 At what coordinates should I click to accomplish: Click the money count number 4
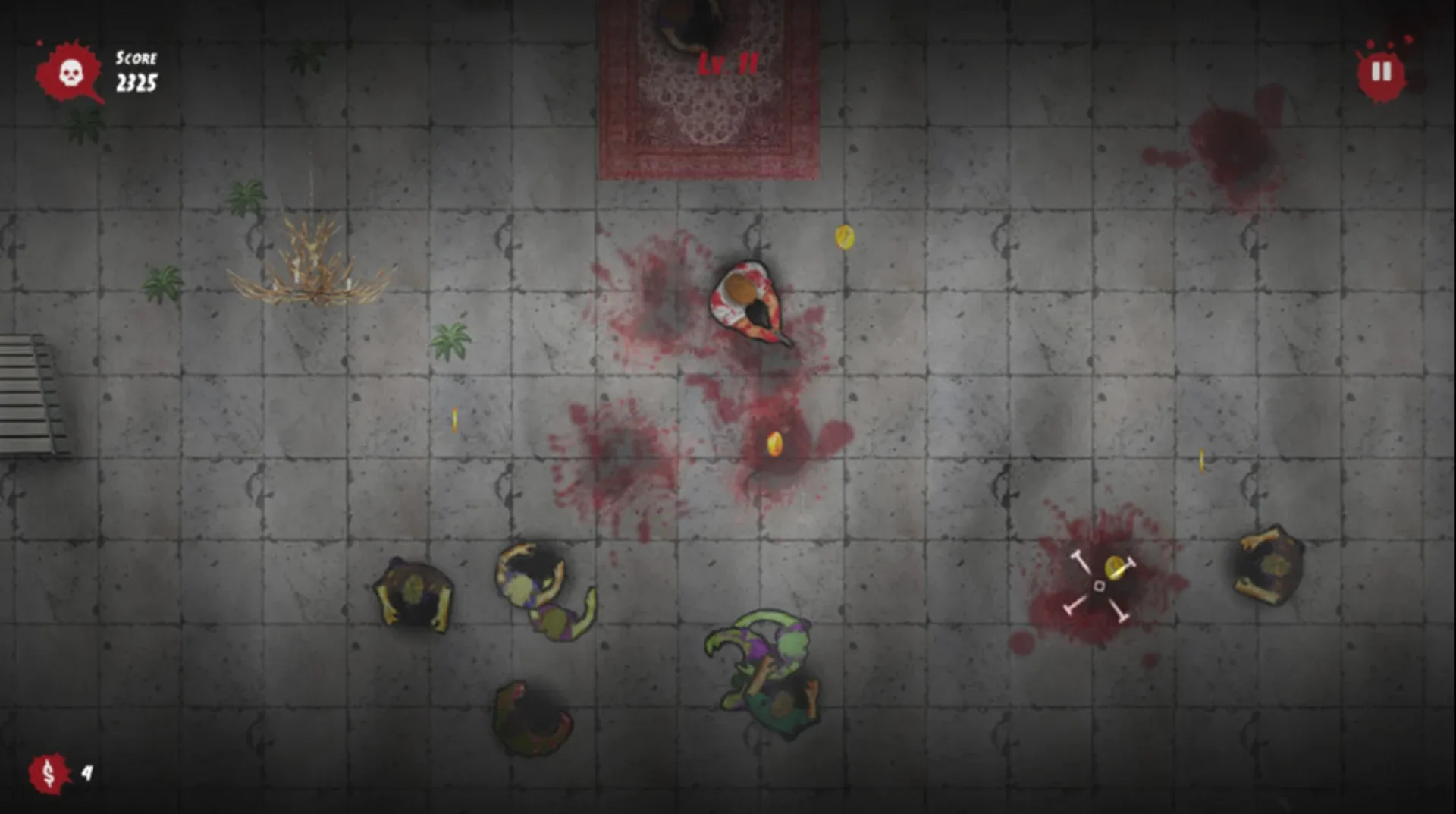click(86, 772)
